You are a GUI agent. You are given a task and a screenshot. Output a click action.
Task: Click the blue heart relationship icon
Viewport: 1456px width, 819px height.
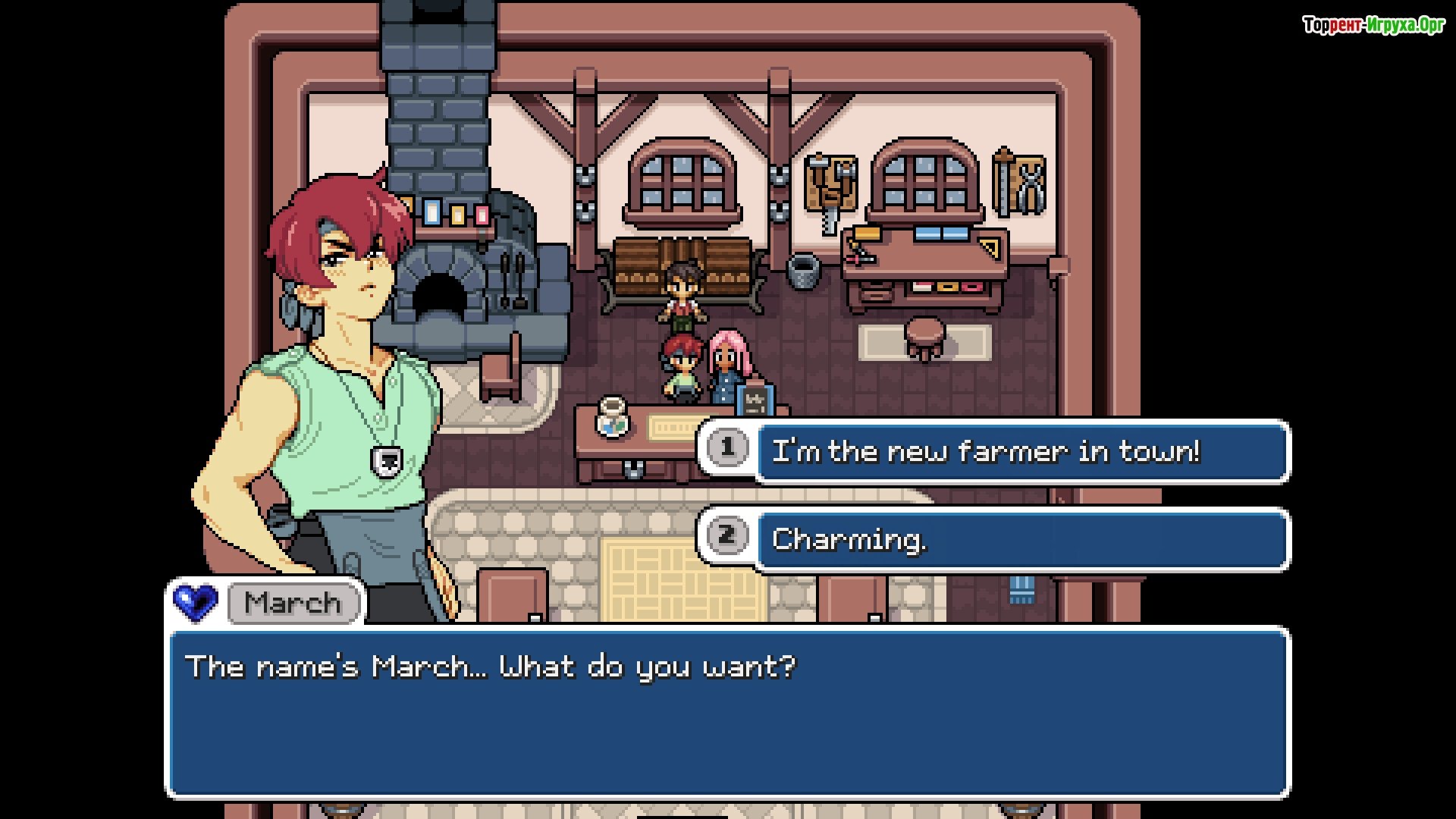[x=196, y=603]
